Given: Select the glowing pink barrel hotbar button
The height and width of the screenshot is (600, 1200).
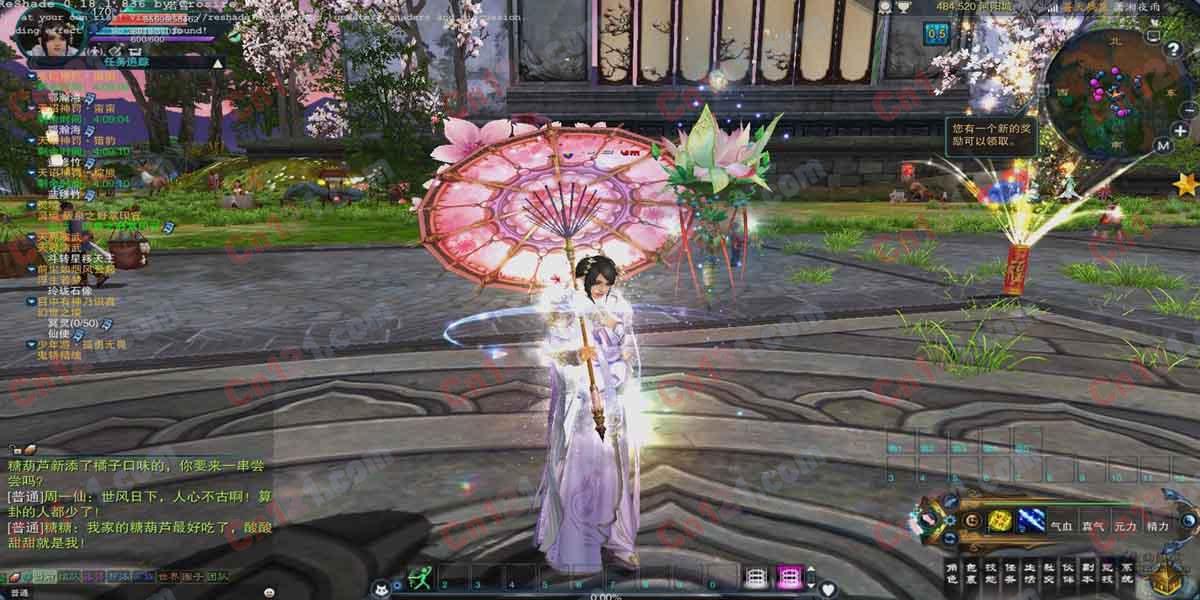Looking at the screenshot, I should (789, 578).
